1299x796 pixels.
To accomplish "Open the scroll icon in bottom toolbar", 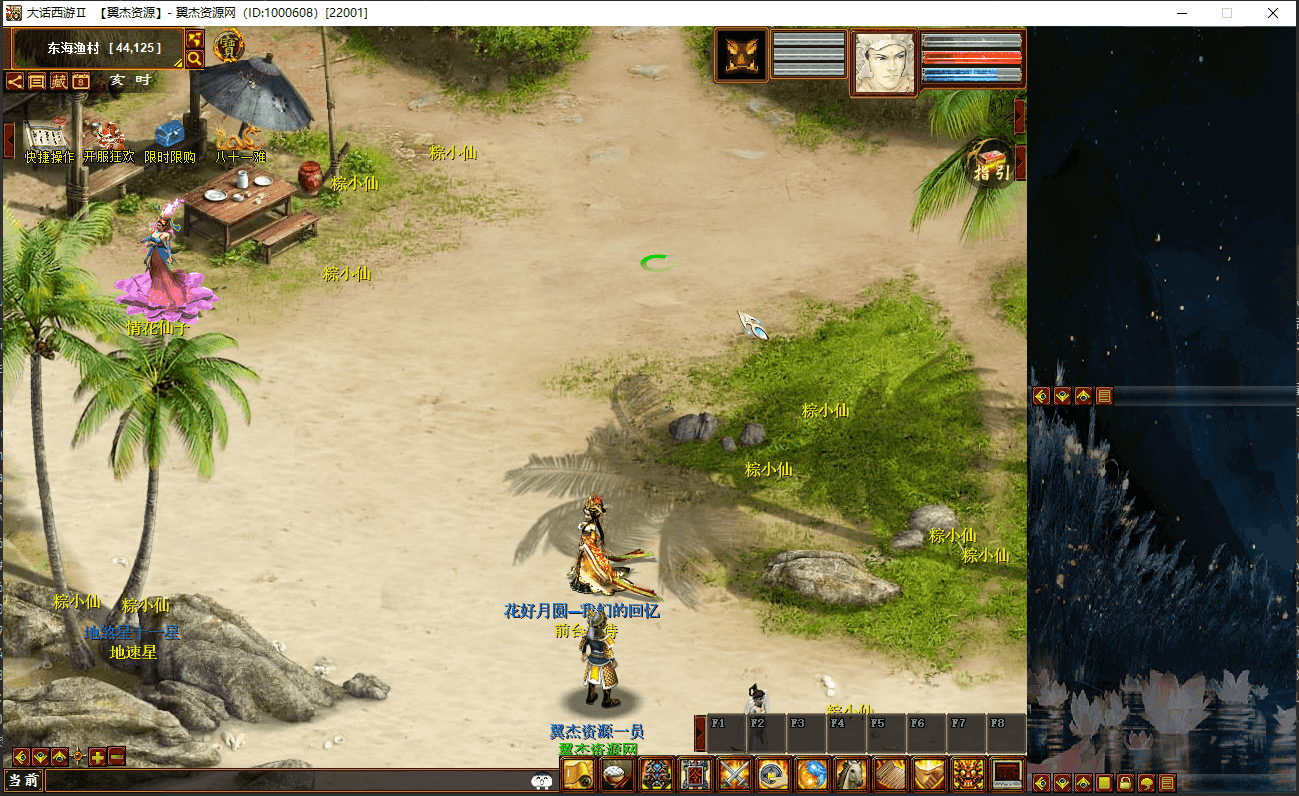I will [579, 775].
